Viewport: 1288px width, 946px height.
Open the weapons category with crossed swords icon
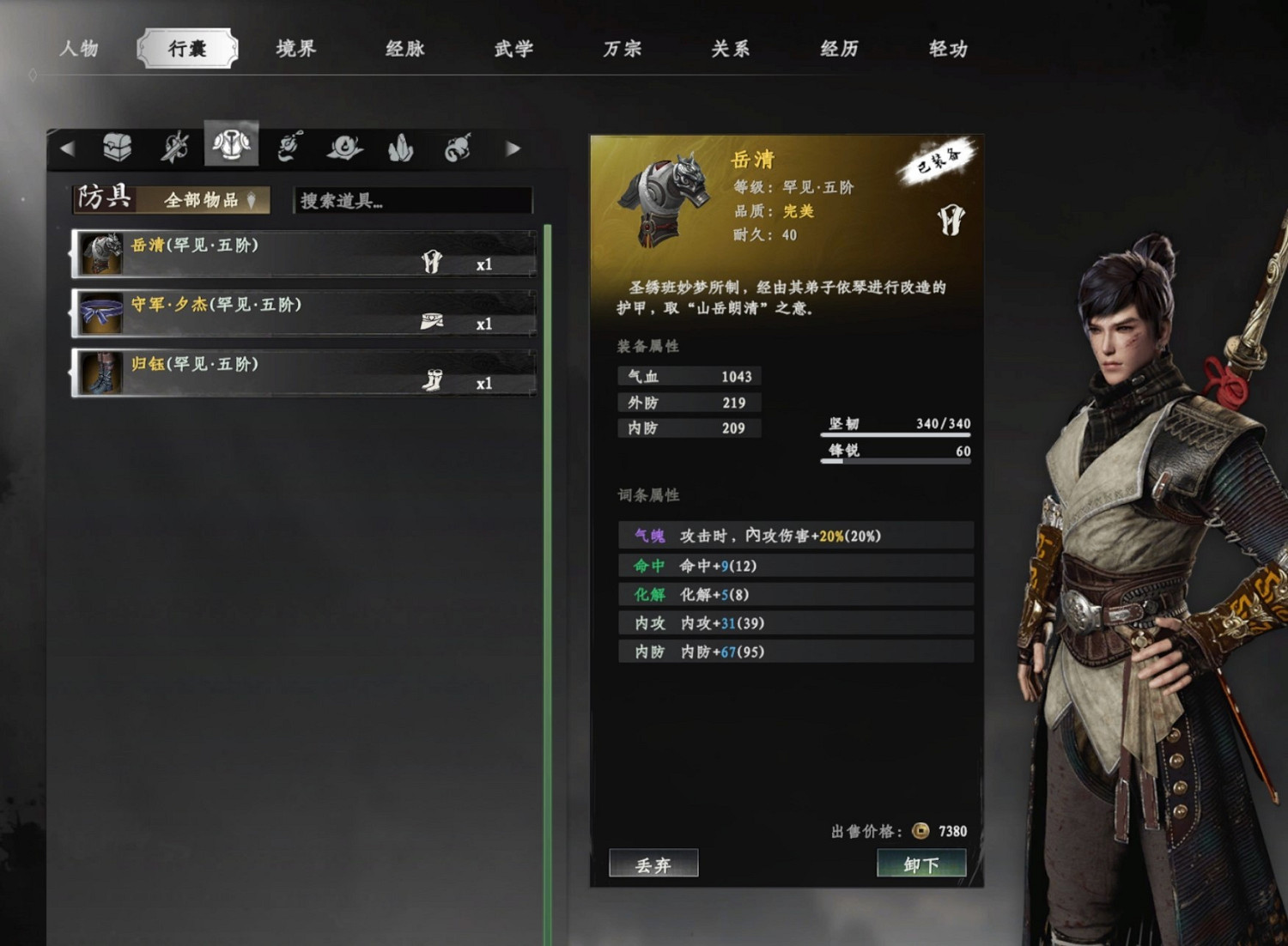click(x=174, y=146)
